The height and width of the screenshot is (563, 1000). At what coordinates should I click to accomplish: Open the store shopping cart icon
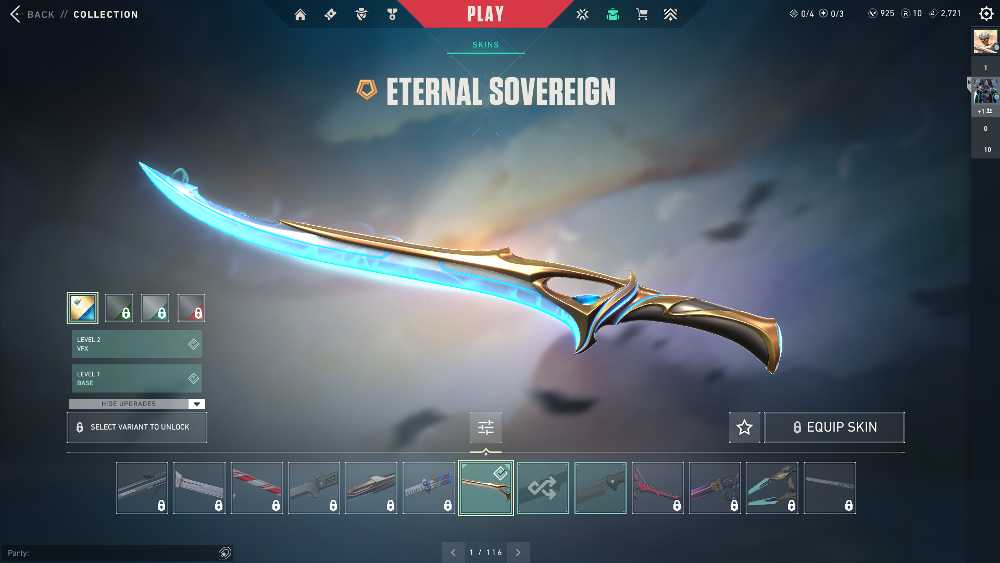(642, 15)
